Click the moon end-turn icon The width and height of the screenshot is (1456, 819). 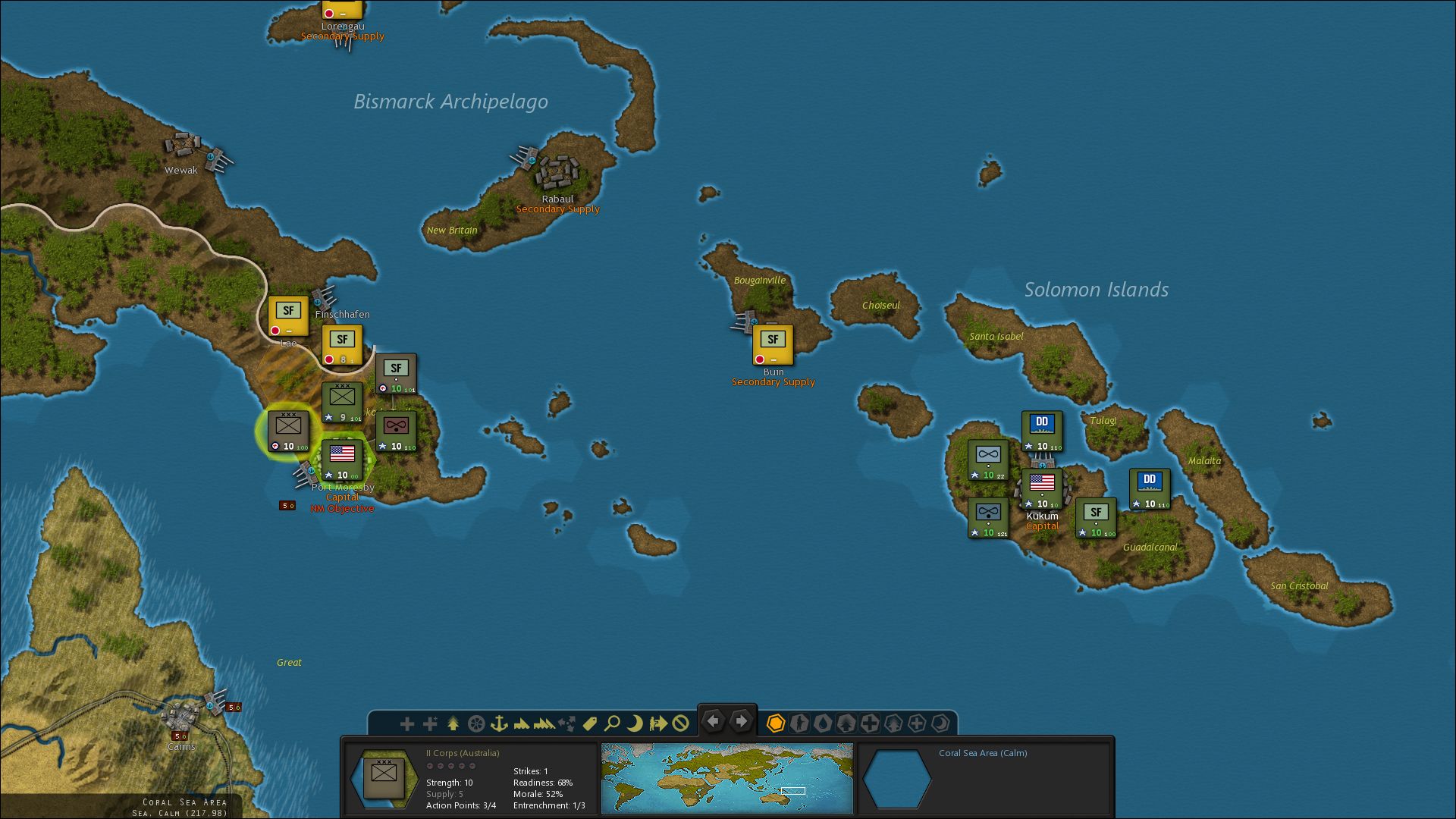[x=635, y=723]
